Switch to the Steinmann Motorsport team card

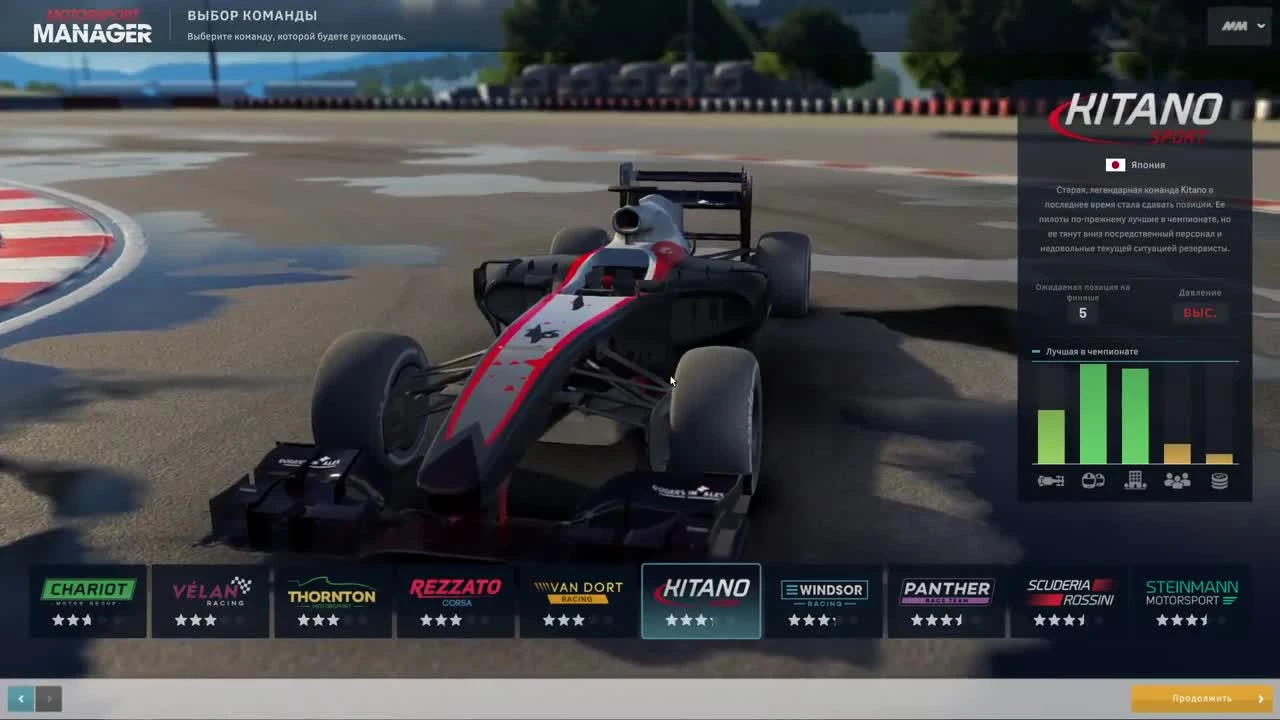(x=1189, y=600)
